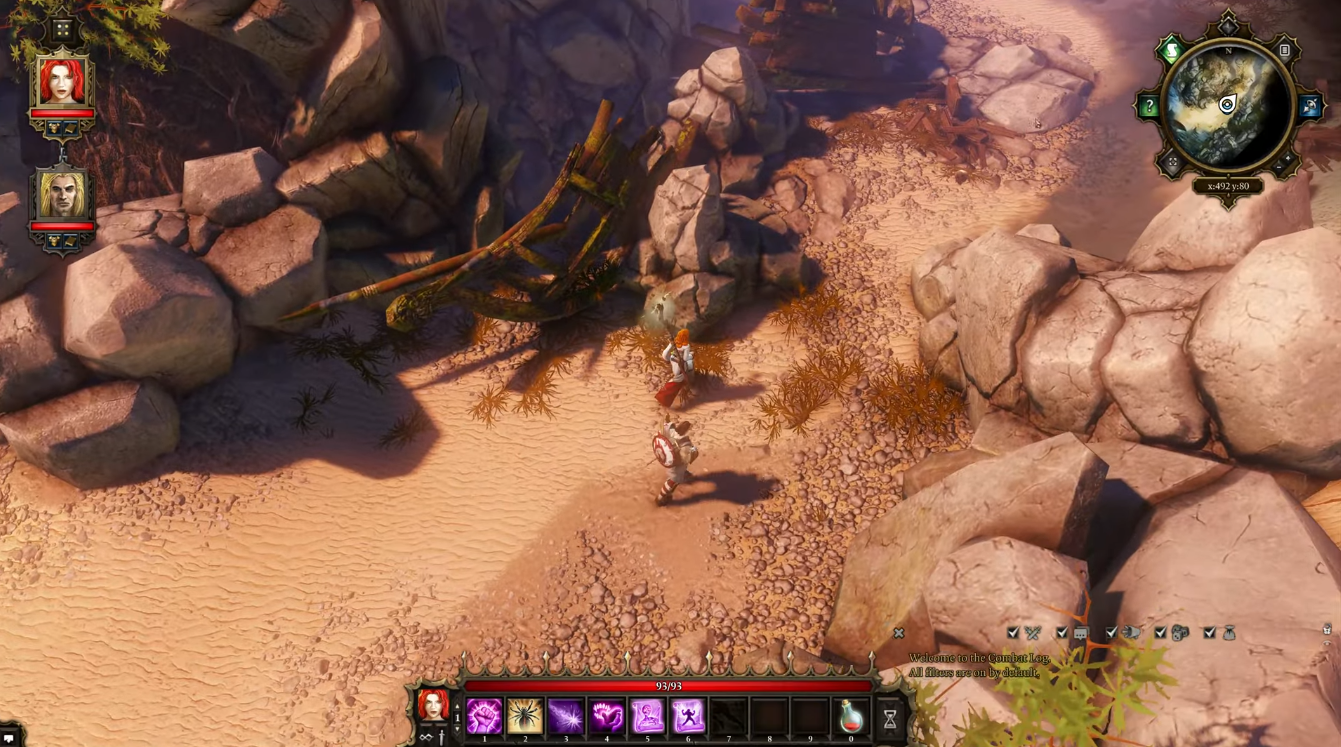Use the purple figure scroll in slot 6
Viewport: 1341px width, 747px height.
point(688,716)
